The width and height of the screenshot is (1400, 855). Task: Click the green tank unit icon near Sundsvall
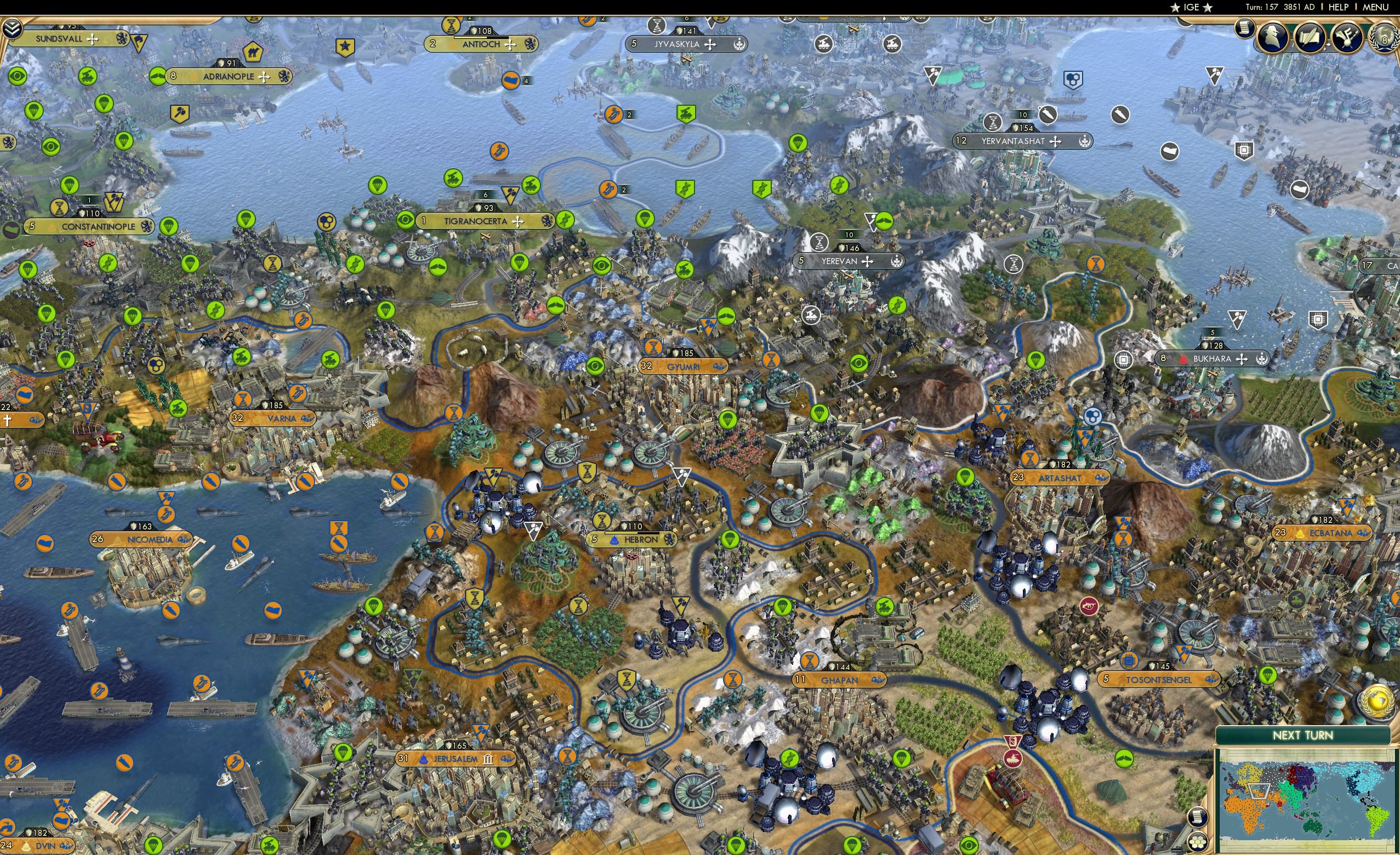[89, 77]
